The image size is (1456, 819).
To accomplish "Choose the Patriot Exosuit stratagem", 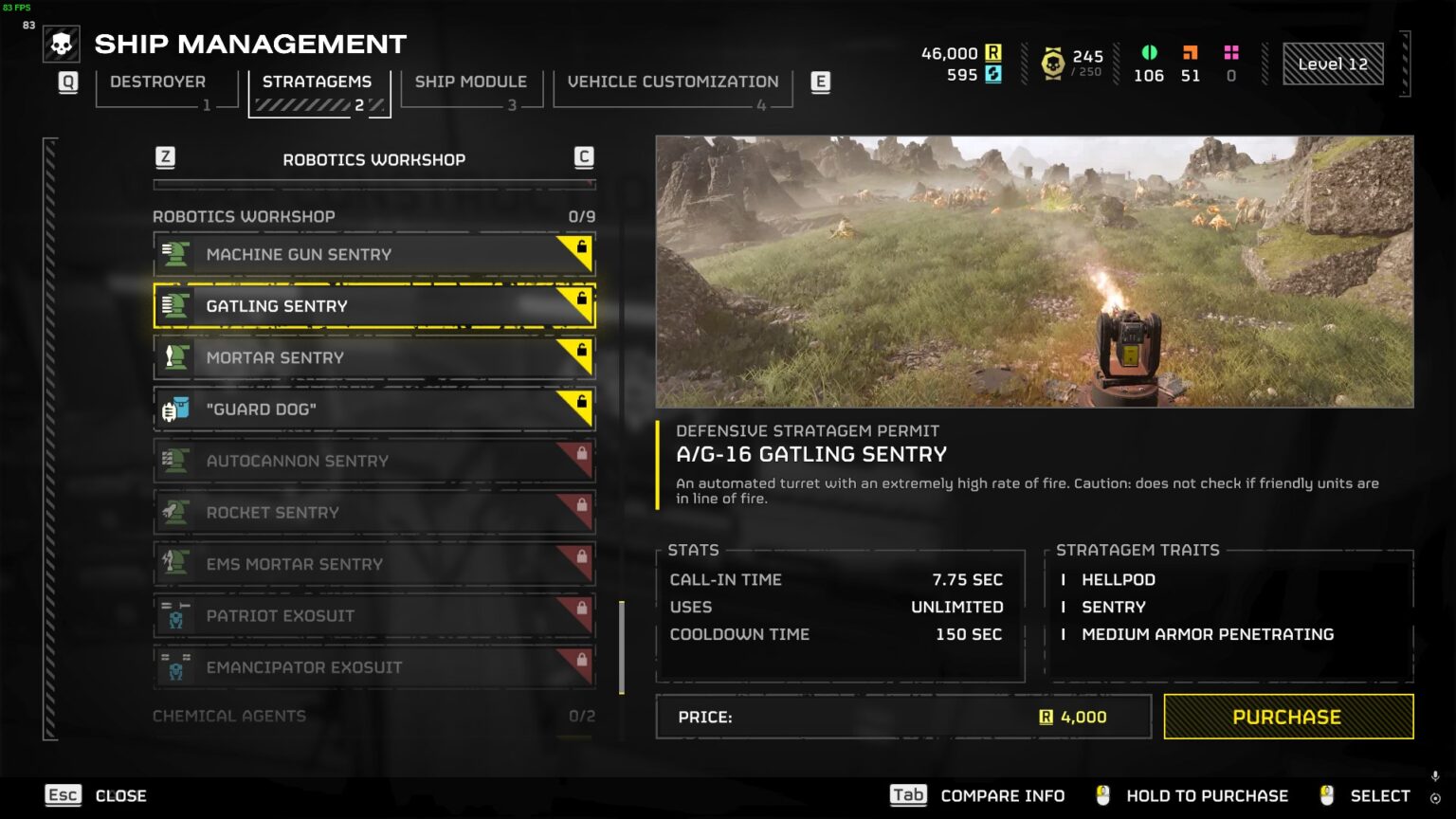I will point(373,616).
